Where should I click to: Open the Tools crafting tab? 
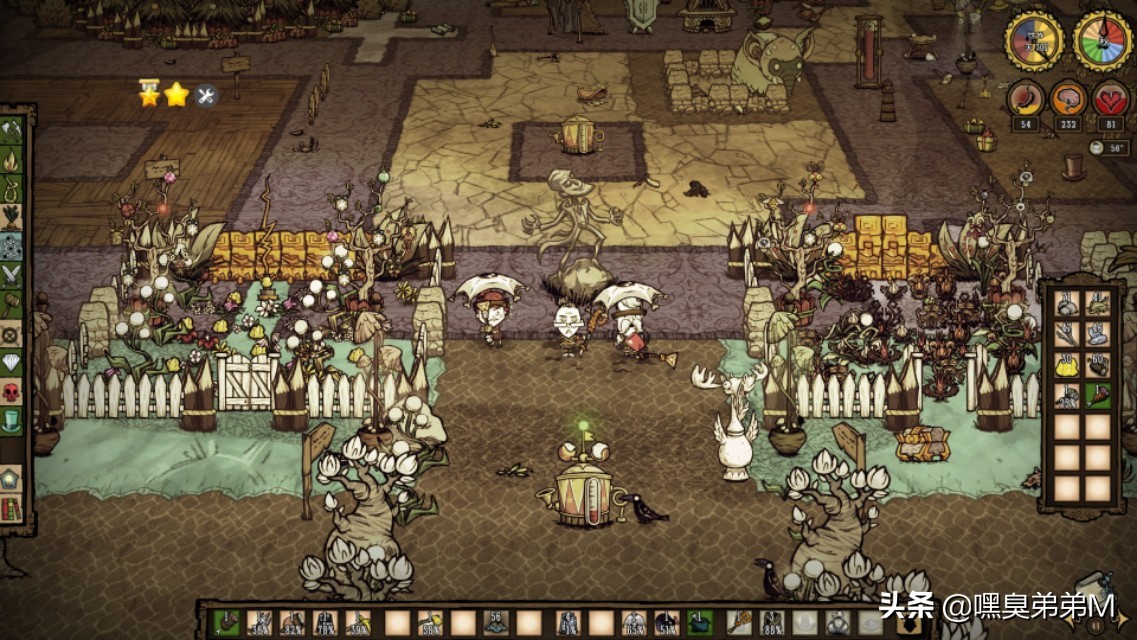point(12,131)
